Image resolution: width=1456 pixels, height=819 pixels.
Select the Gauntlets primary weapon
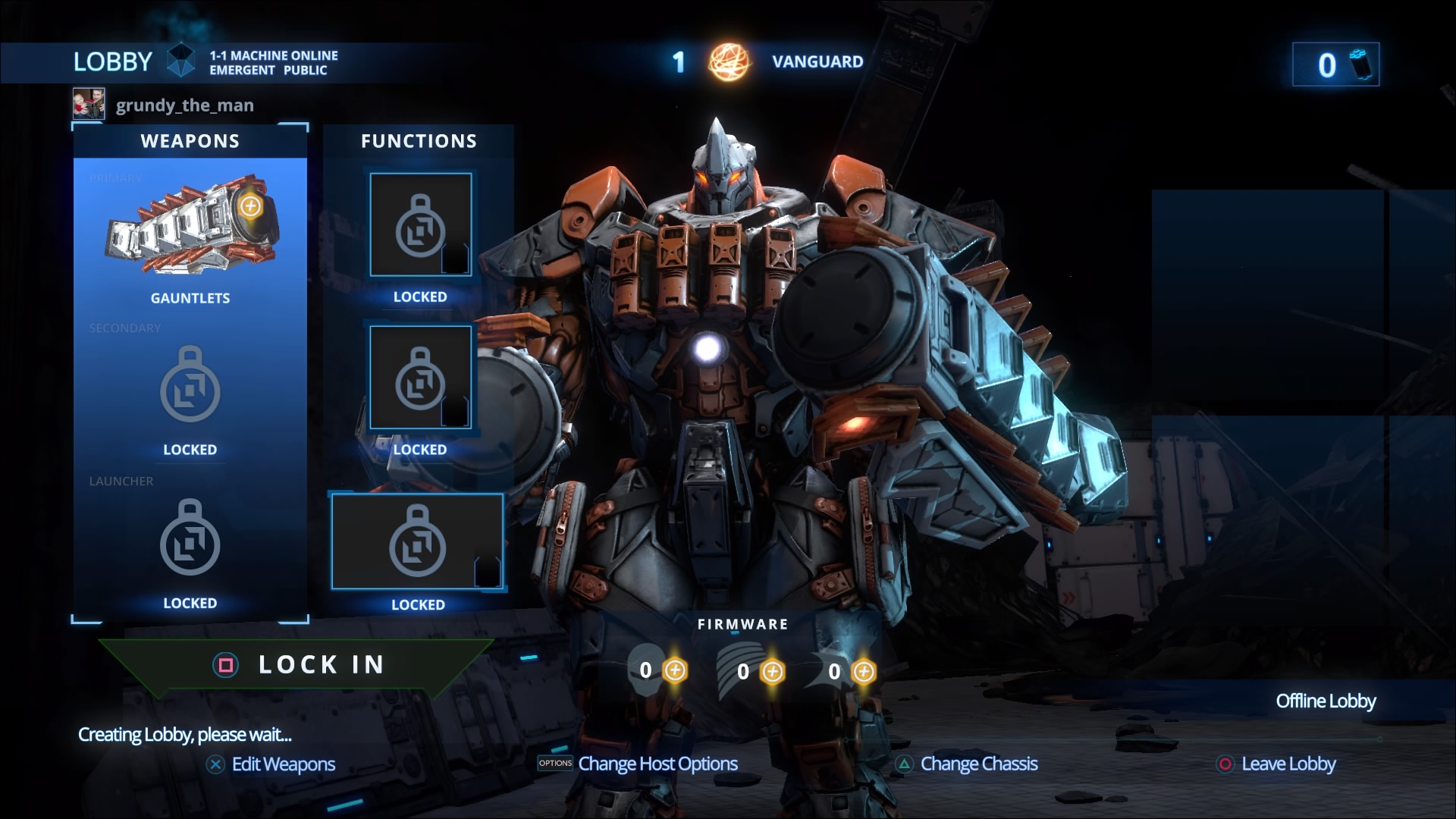pos(190,235)
